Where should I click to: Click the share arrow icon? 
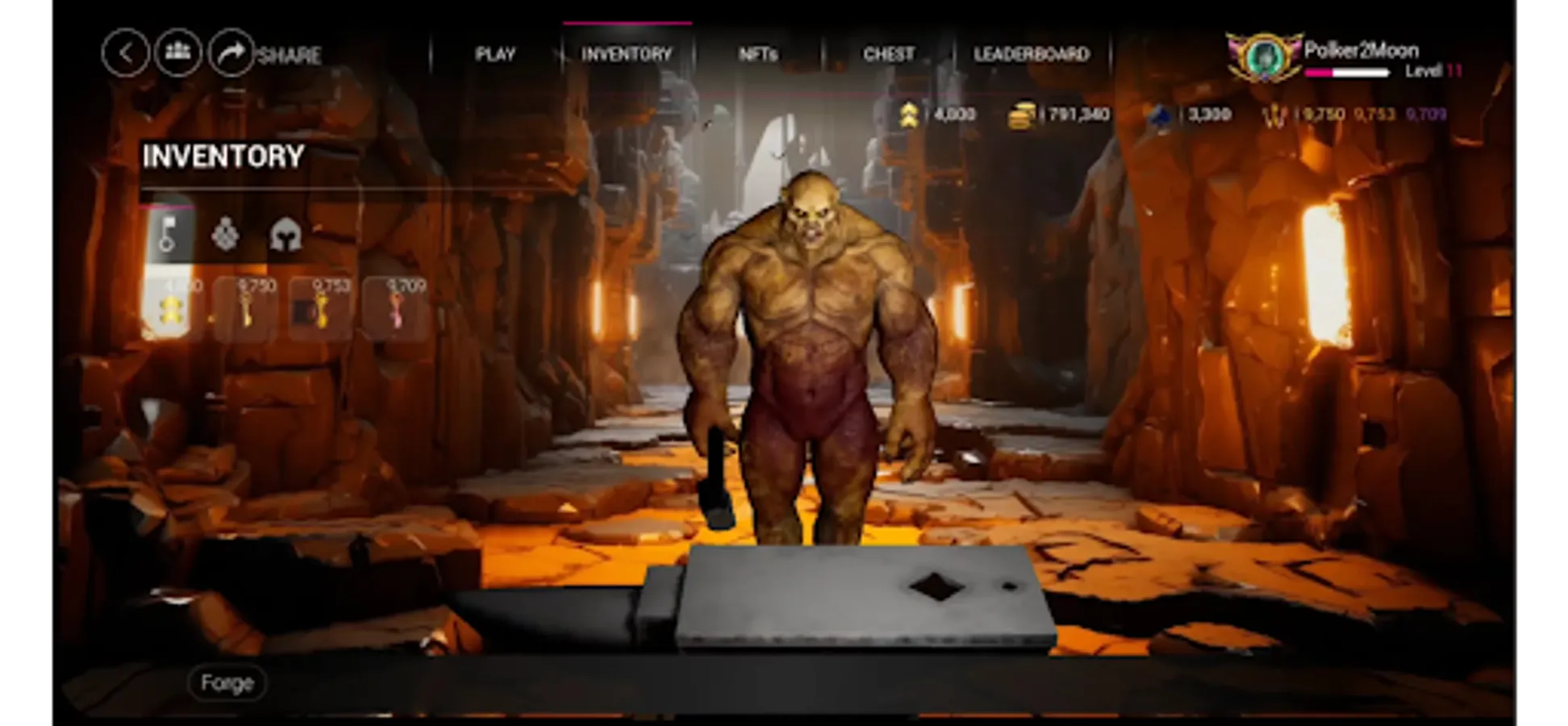[231, 53]
